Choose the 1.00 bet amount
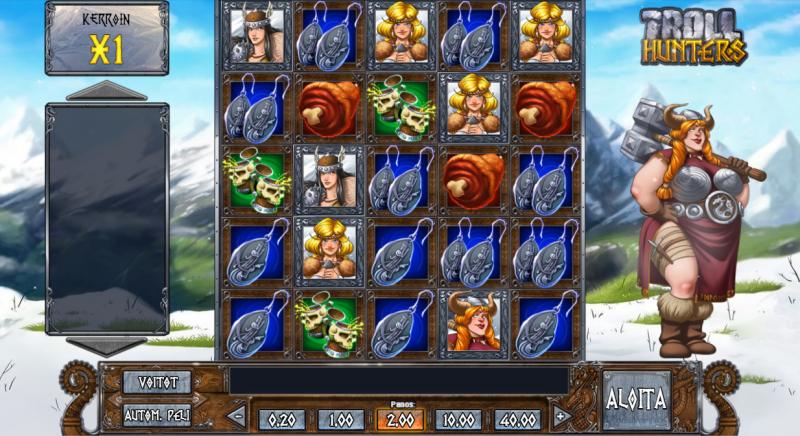Viewport: 800px width, 436px height. pyautogui.click(x=340, y=419)
